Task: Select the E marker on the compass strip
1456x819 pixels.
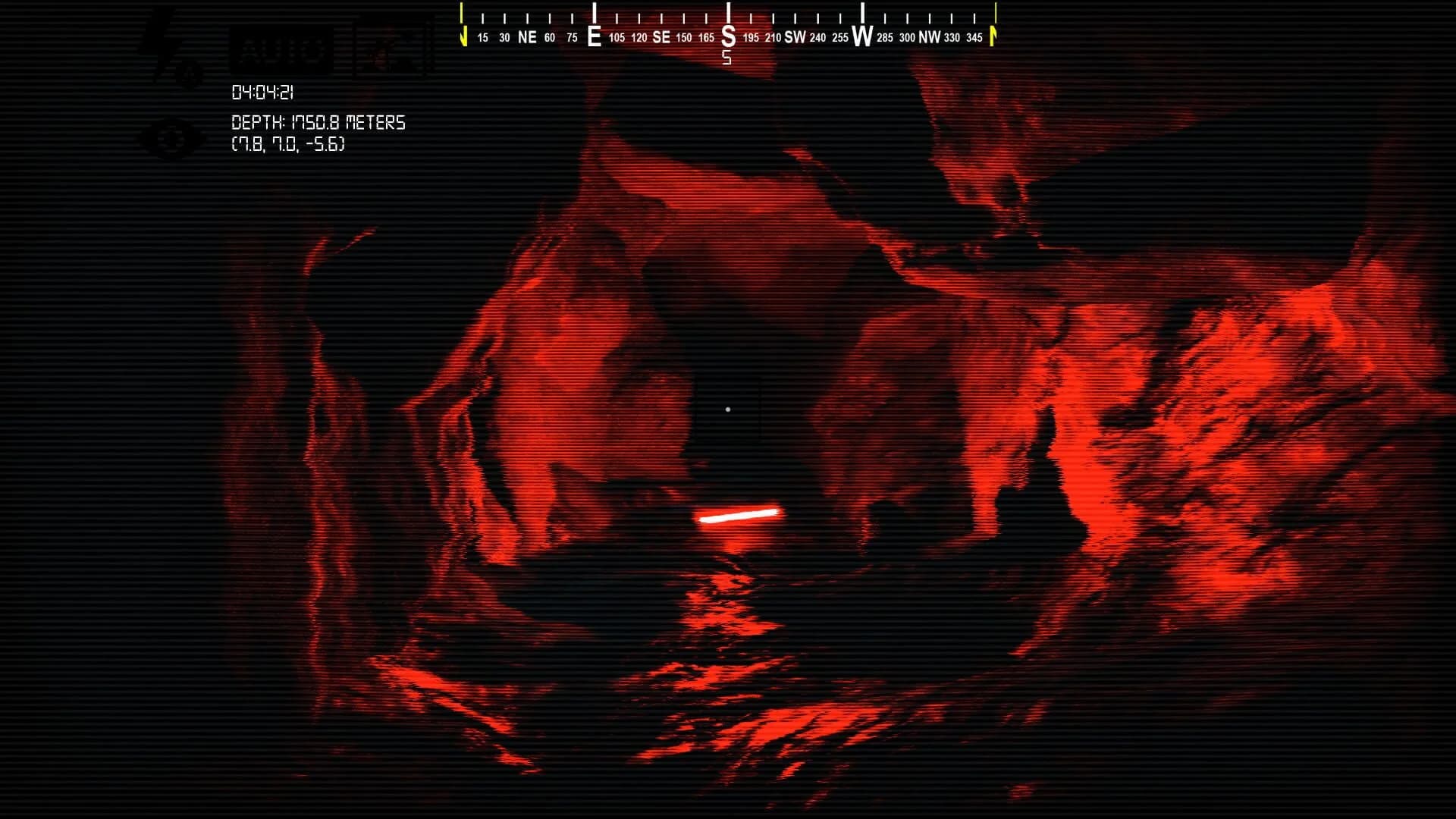Action: tap(594, 34)
